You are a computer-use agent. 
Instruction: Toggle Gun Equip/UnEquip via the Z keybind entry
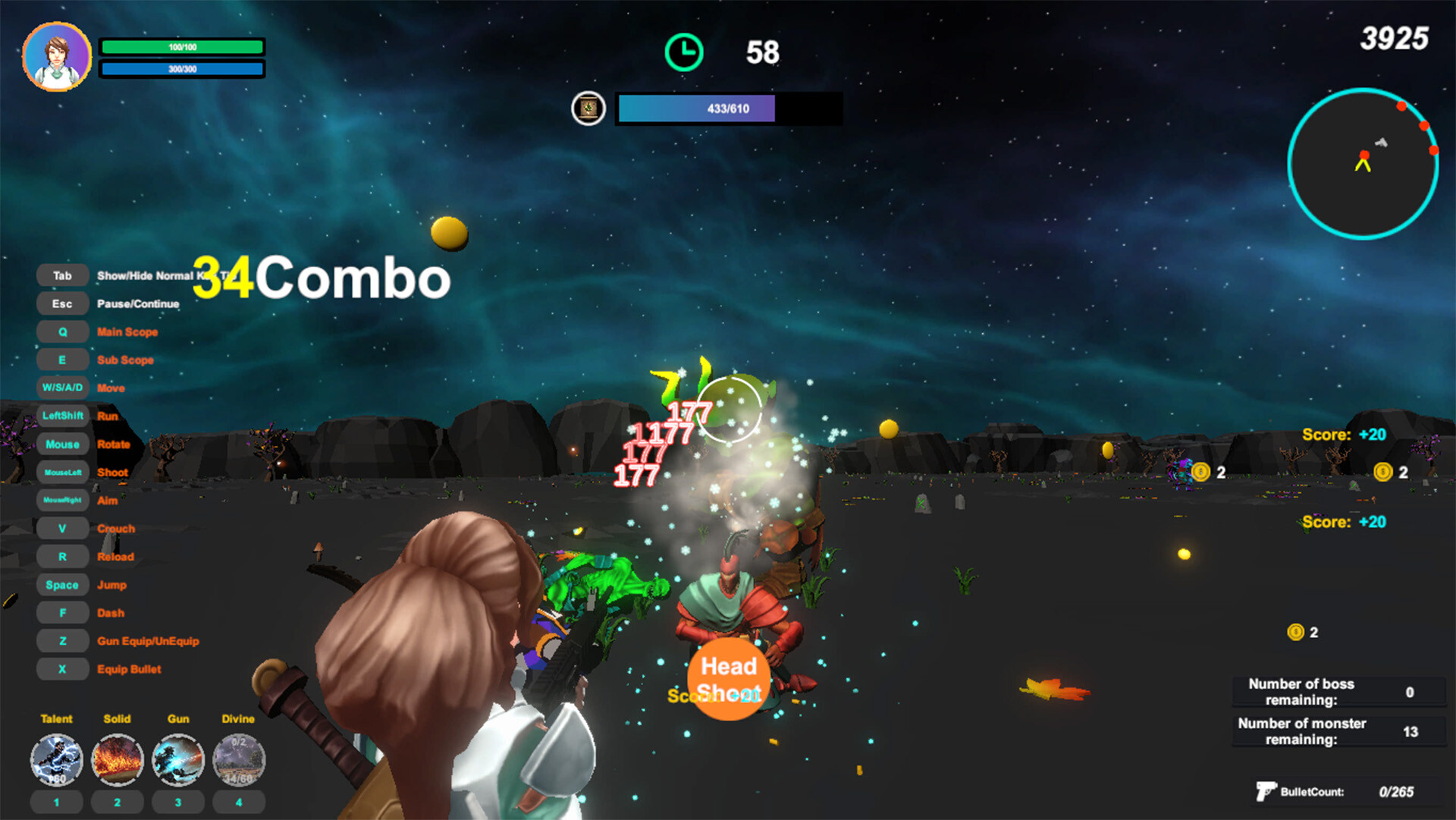[62, 640]
